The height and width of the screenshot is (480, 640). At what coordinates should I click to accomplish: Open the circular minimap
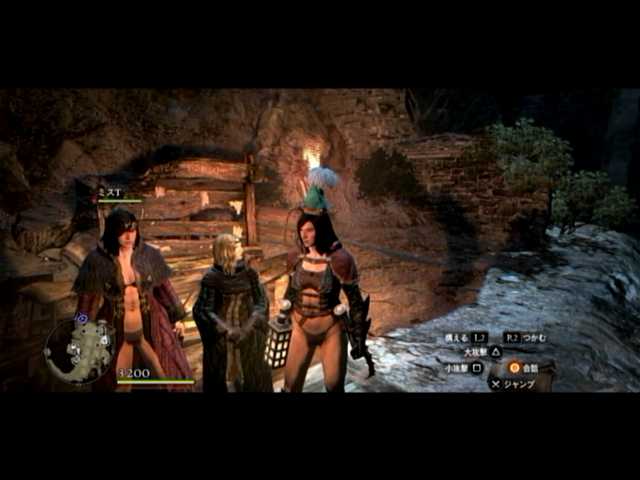(80, 349)
